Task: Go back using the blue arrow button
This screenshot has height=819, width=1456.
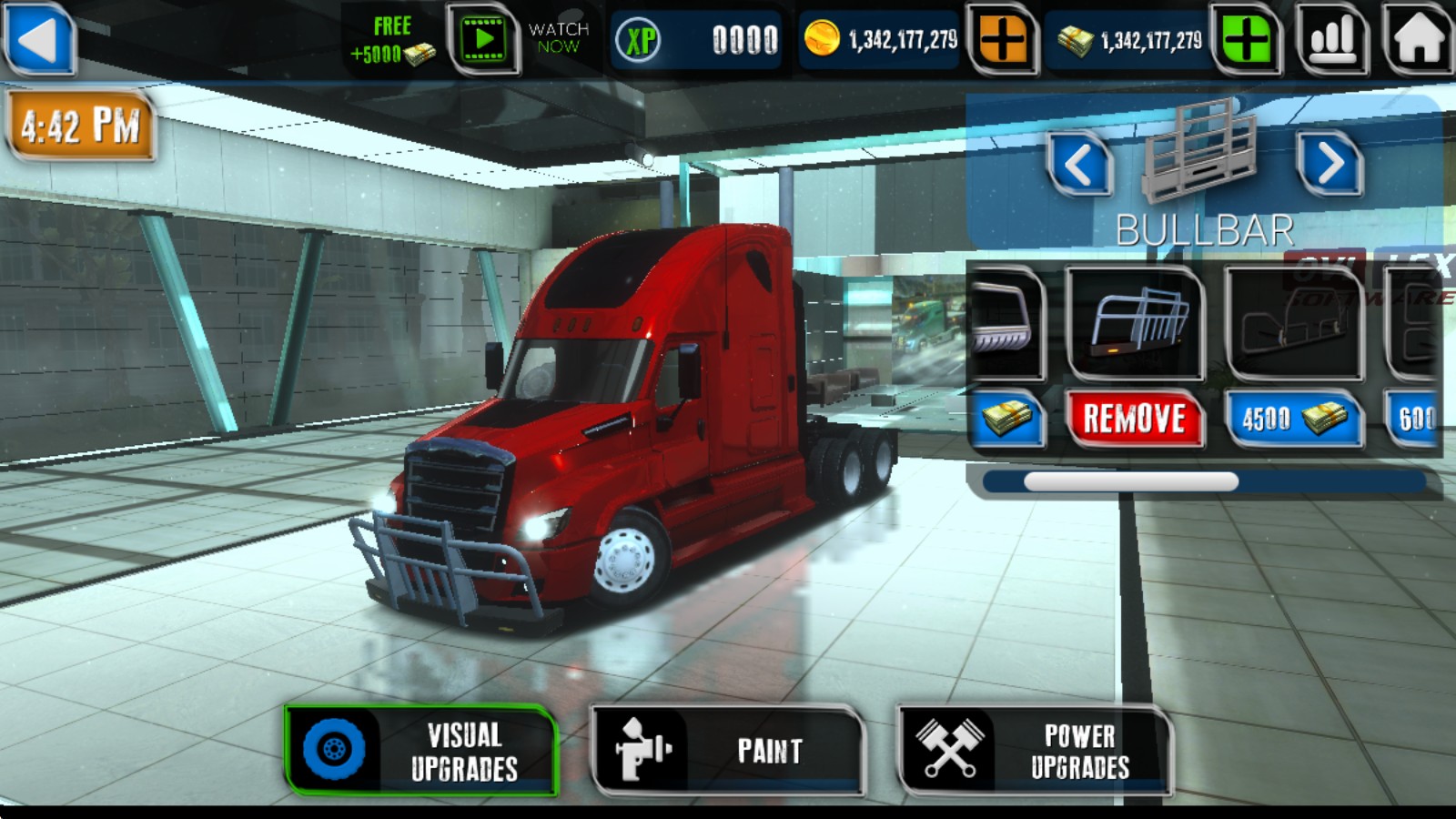Action: 38,39
